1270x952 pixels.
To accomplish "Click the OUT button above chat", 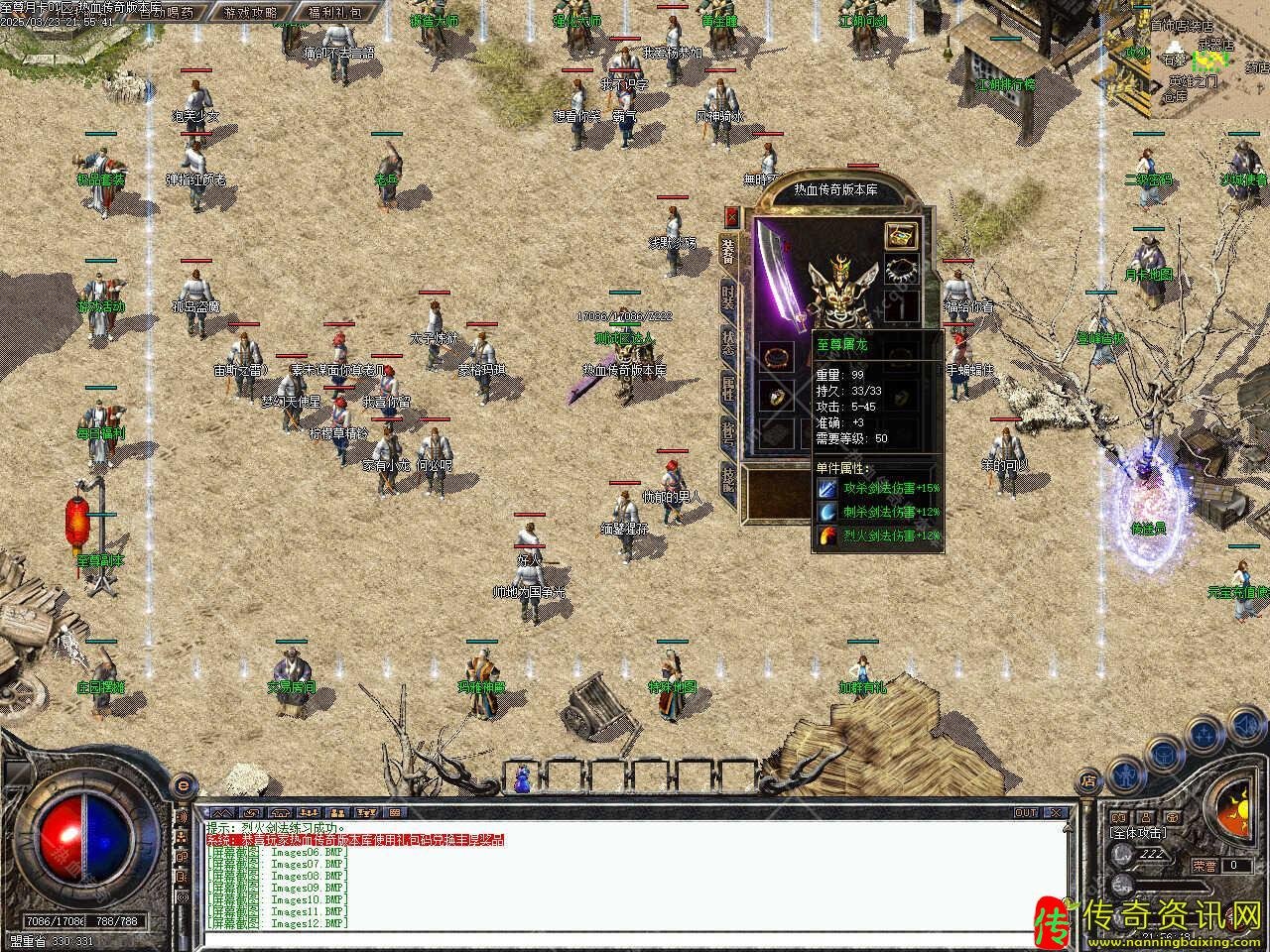I will 1024,812.
